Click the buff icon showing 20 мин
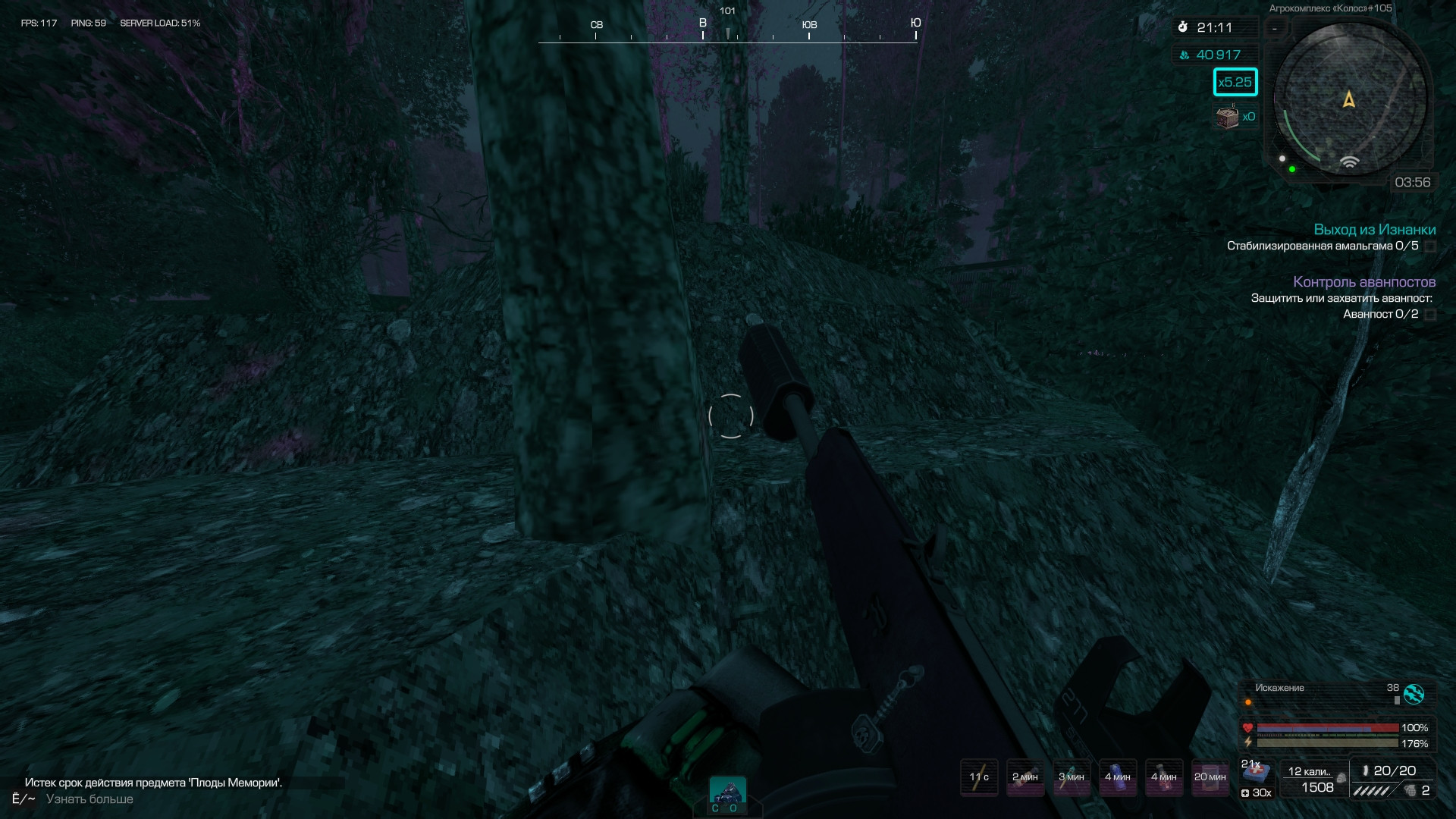Viewport: 1456px width, 819px height. coord(1210,777)
